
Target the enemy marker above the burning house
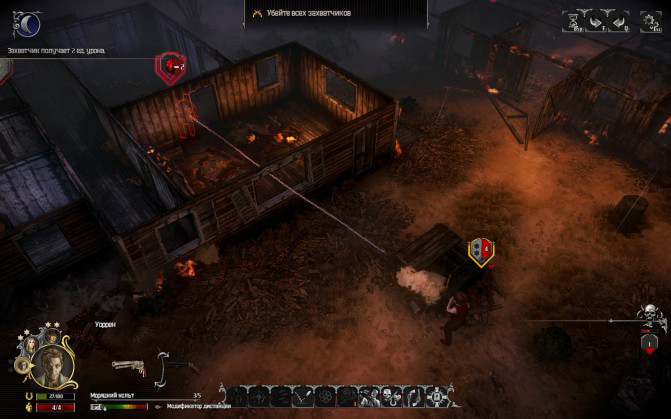coord(171,67)
